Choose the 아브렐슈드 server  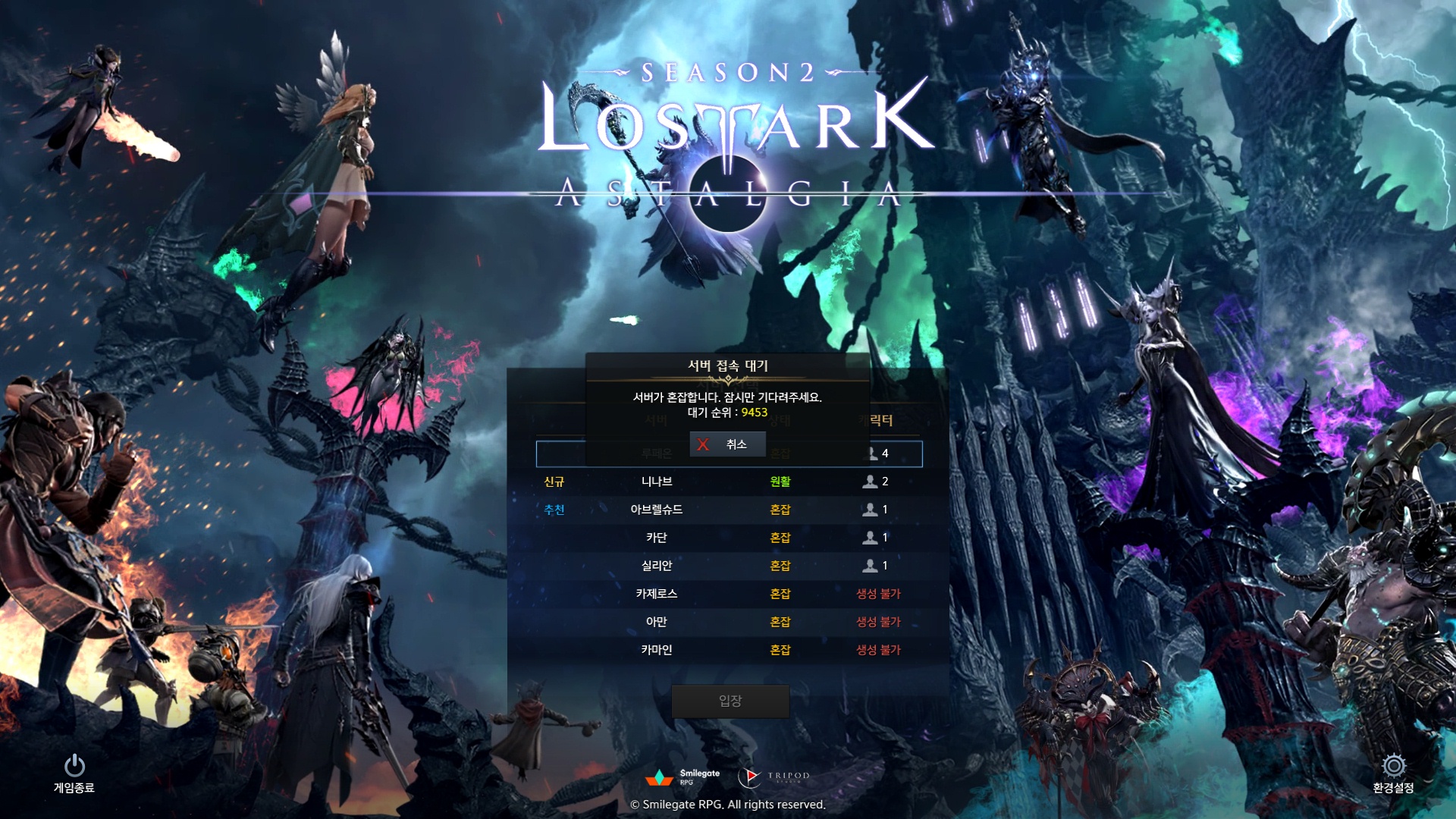pyautogui.click(x=657, y=510)
